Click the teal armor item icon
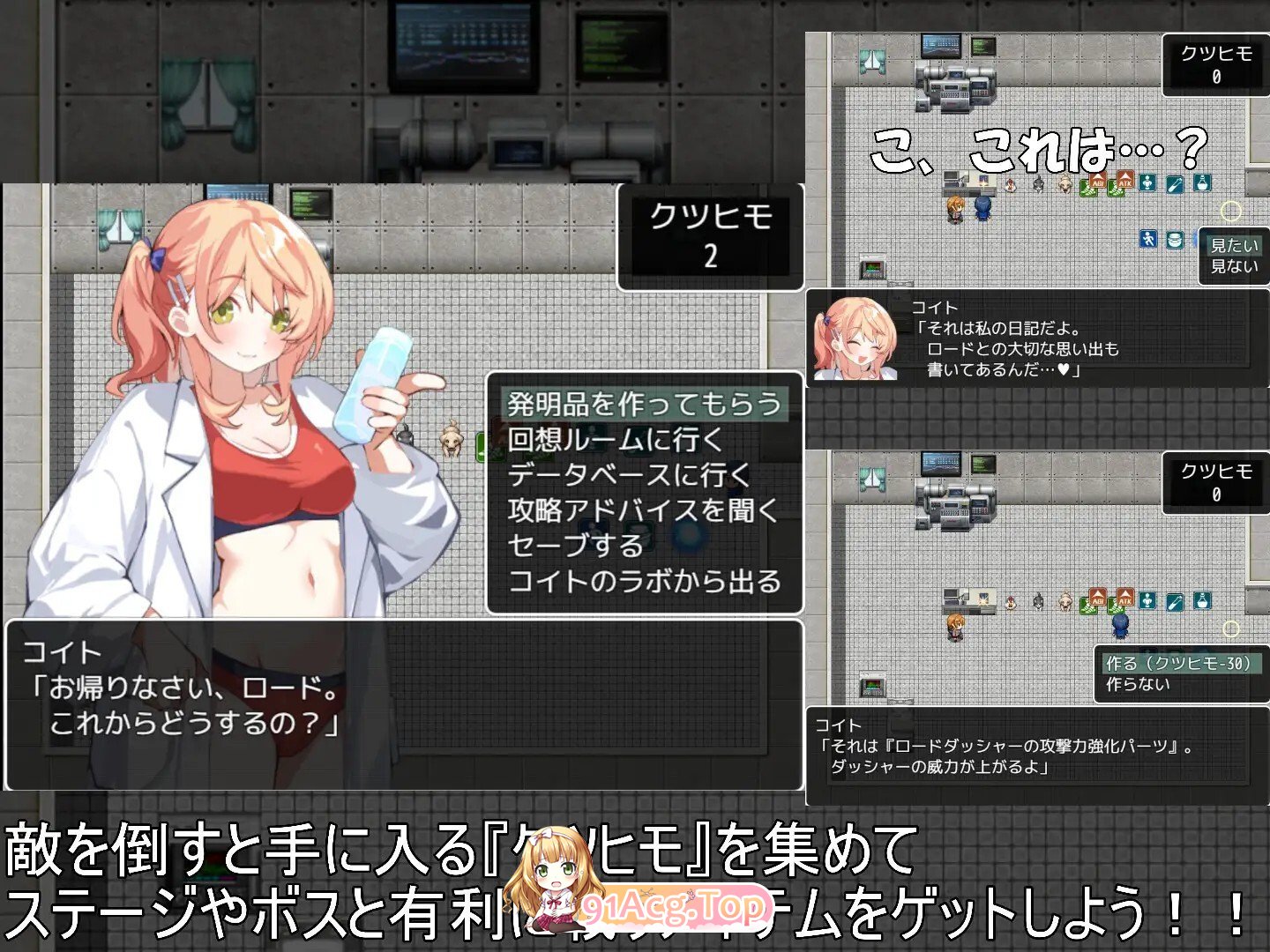Screen dimensions: 1270x952 (x=1147, y=183)
